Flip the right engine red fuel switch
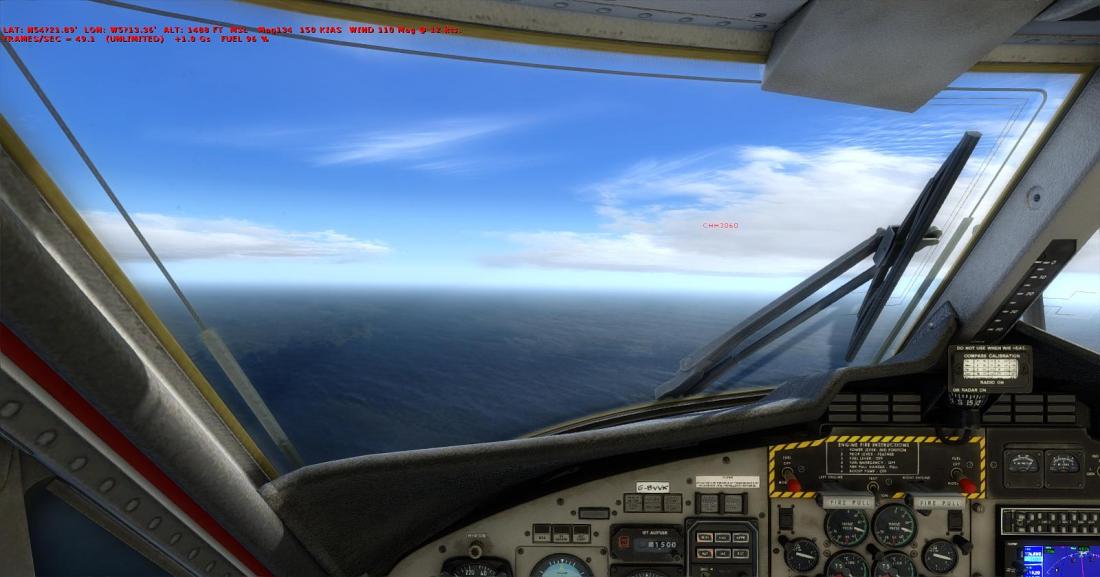 [x=966, y=484]
